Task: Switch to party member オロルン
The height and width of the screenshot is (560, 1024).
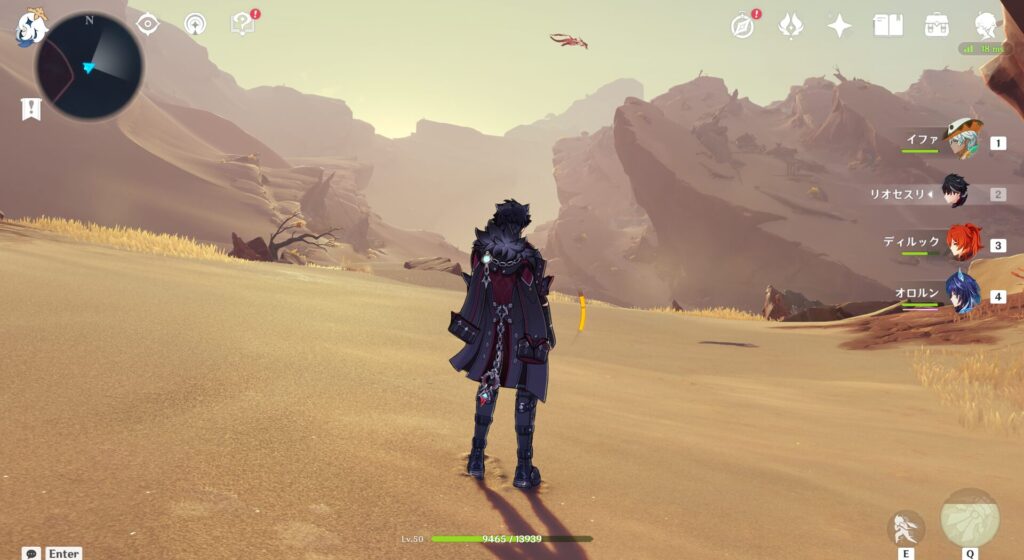Action: pyautogui.click(x=962, y=294)
